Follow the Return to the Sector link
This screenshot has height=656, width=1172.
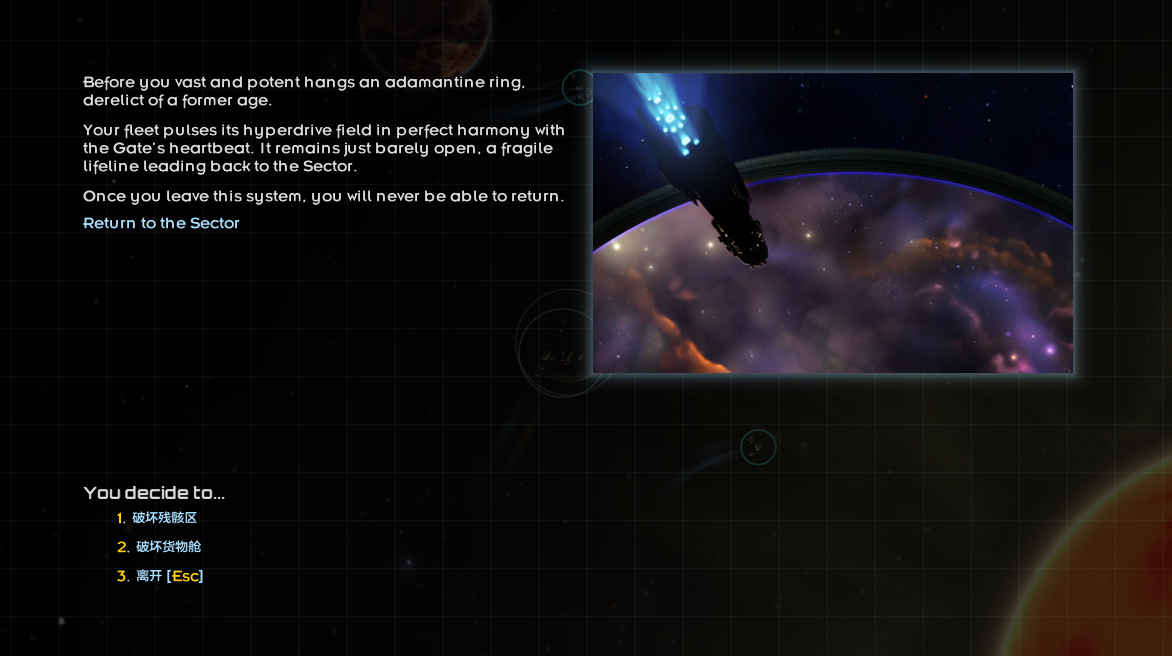161,223
